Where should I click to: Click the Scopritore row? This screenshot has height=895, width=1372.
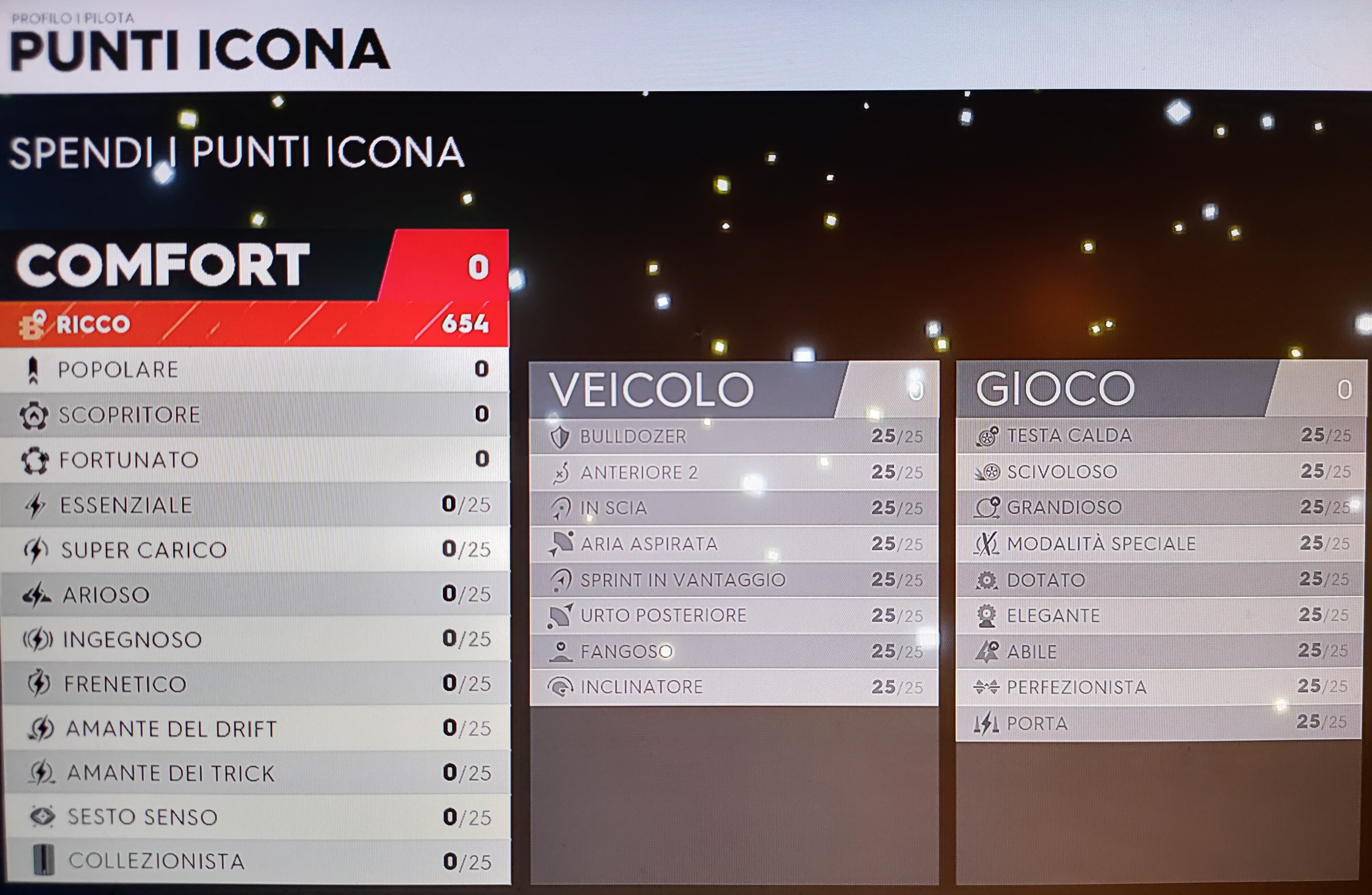click(x=254, y=414)
